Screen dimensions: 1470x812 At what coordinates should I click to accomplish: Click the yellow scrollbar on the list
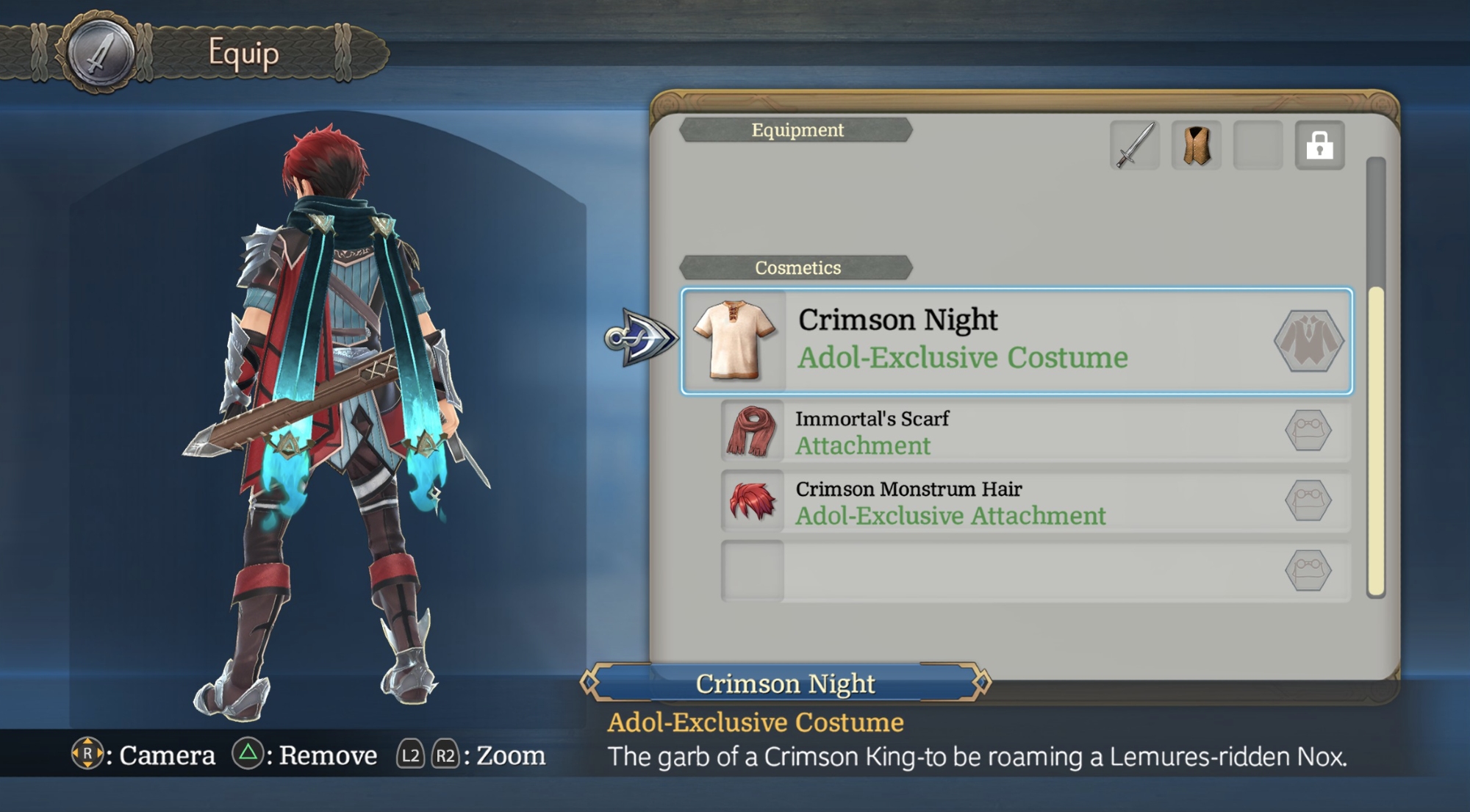(x=1376, y=441)
